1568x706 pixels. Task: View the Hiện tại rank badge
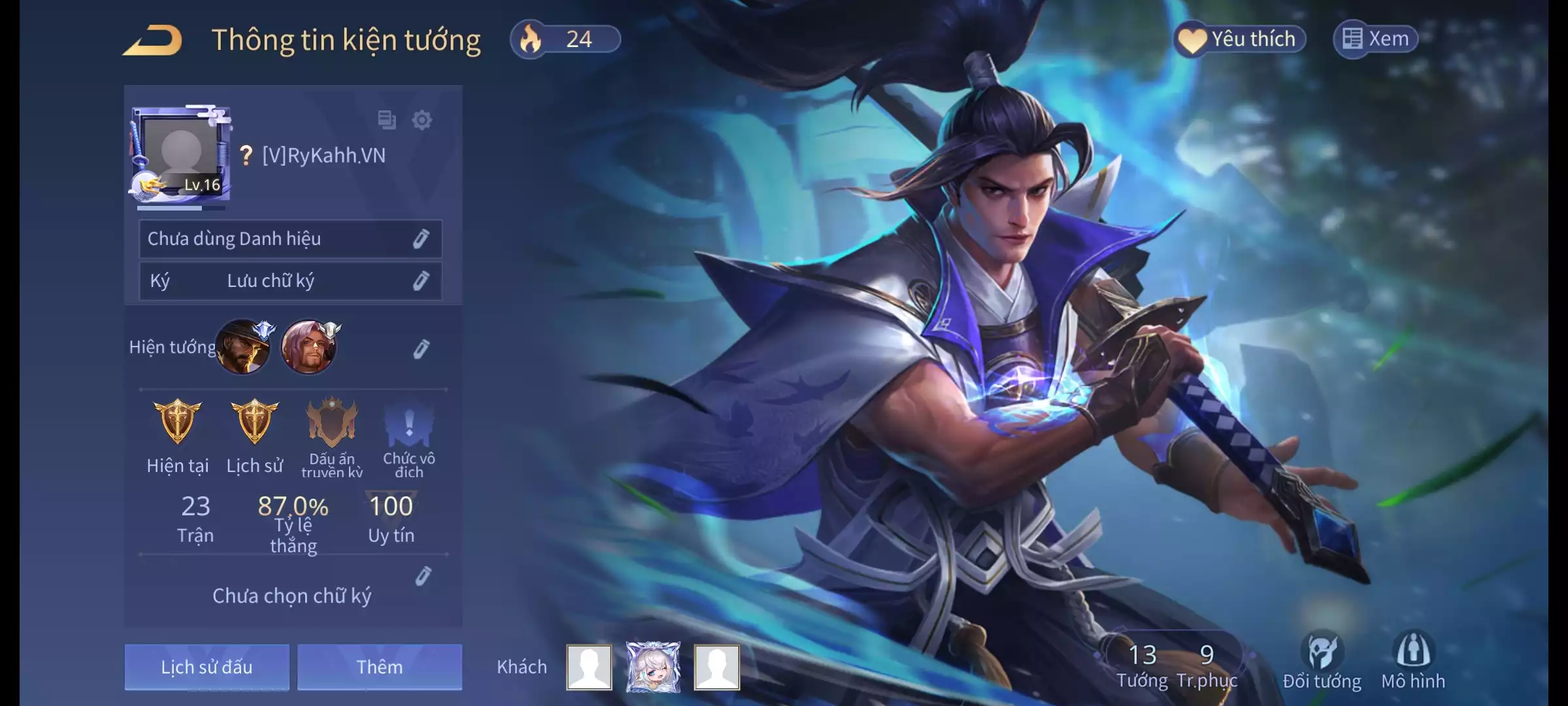pyautogui.click(x=178, y=423)
